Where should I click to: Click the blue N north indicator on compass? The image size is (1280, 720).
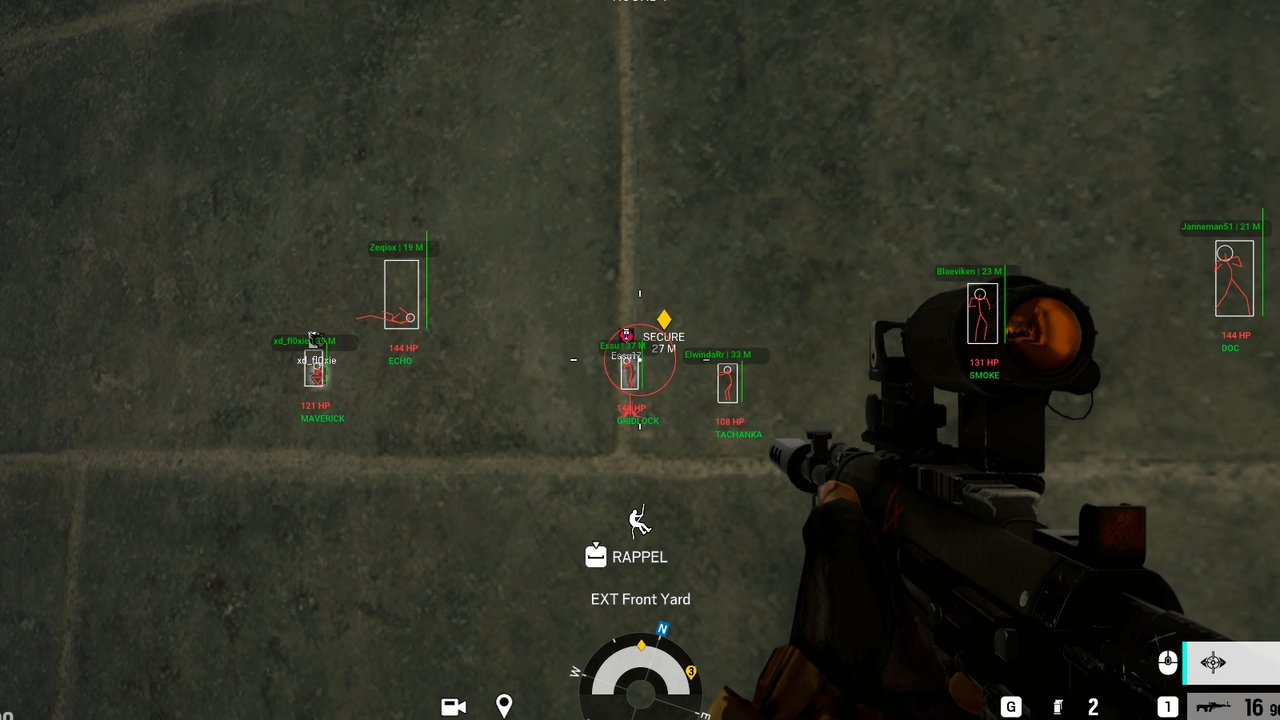pyautogui.click(x=660, y=629)
